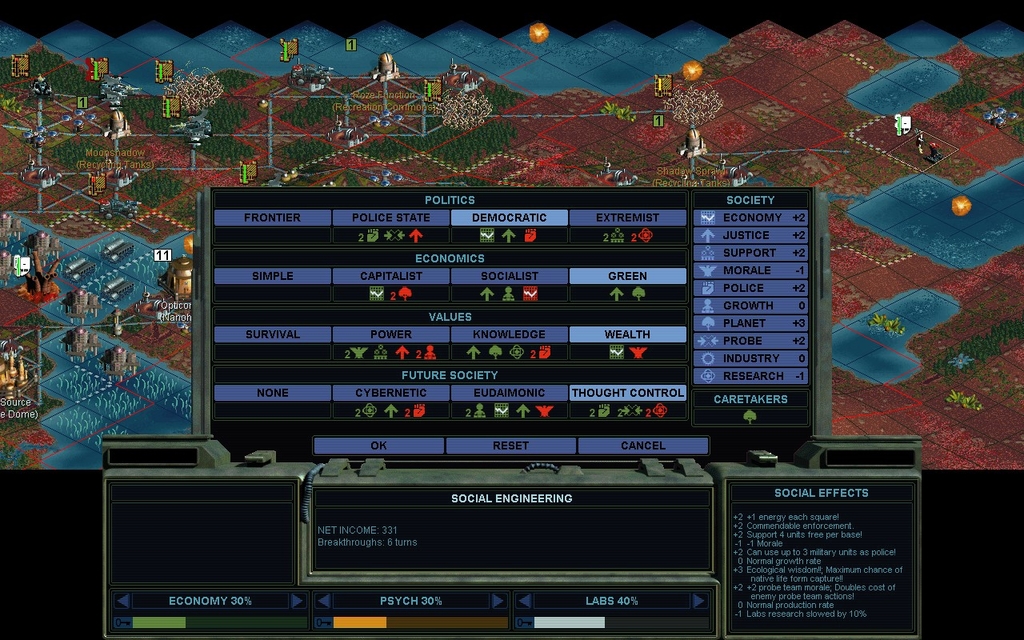
Task: Select Green economics
Action: coord(628,276)
